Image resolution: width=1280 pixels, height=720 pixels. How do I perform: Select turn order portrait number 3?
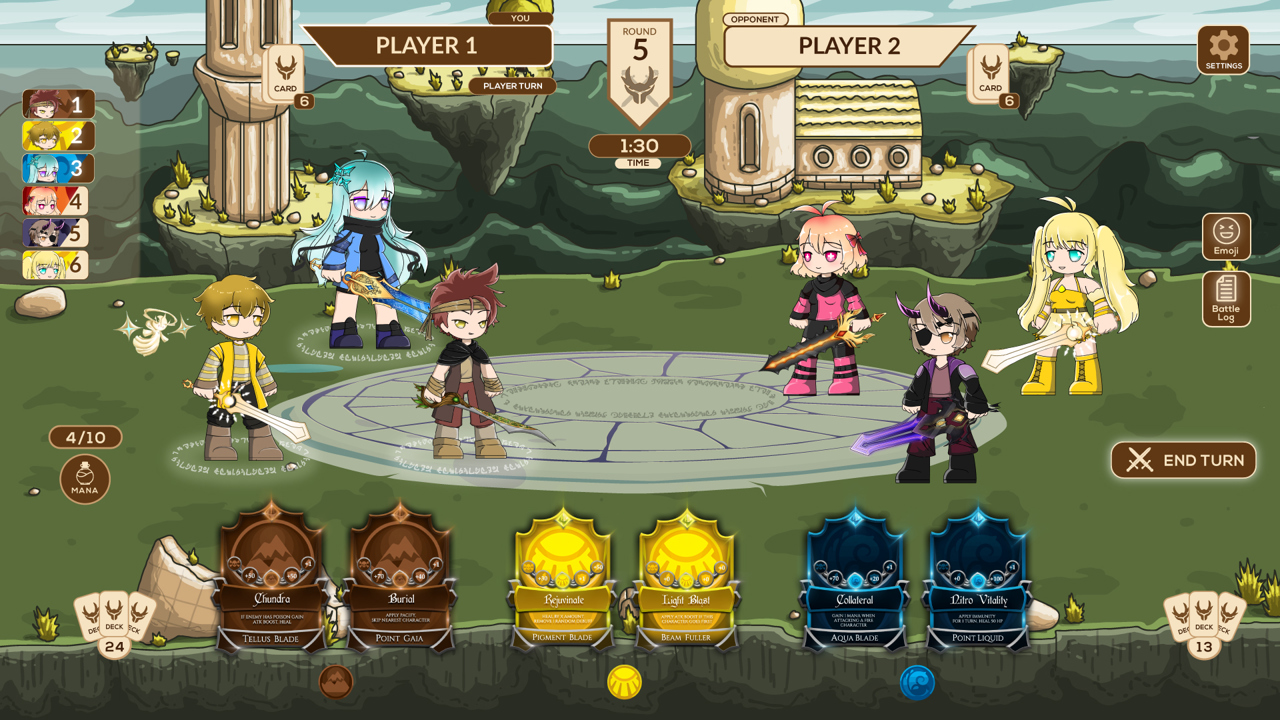click(58, 168)
